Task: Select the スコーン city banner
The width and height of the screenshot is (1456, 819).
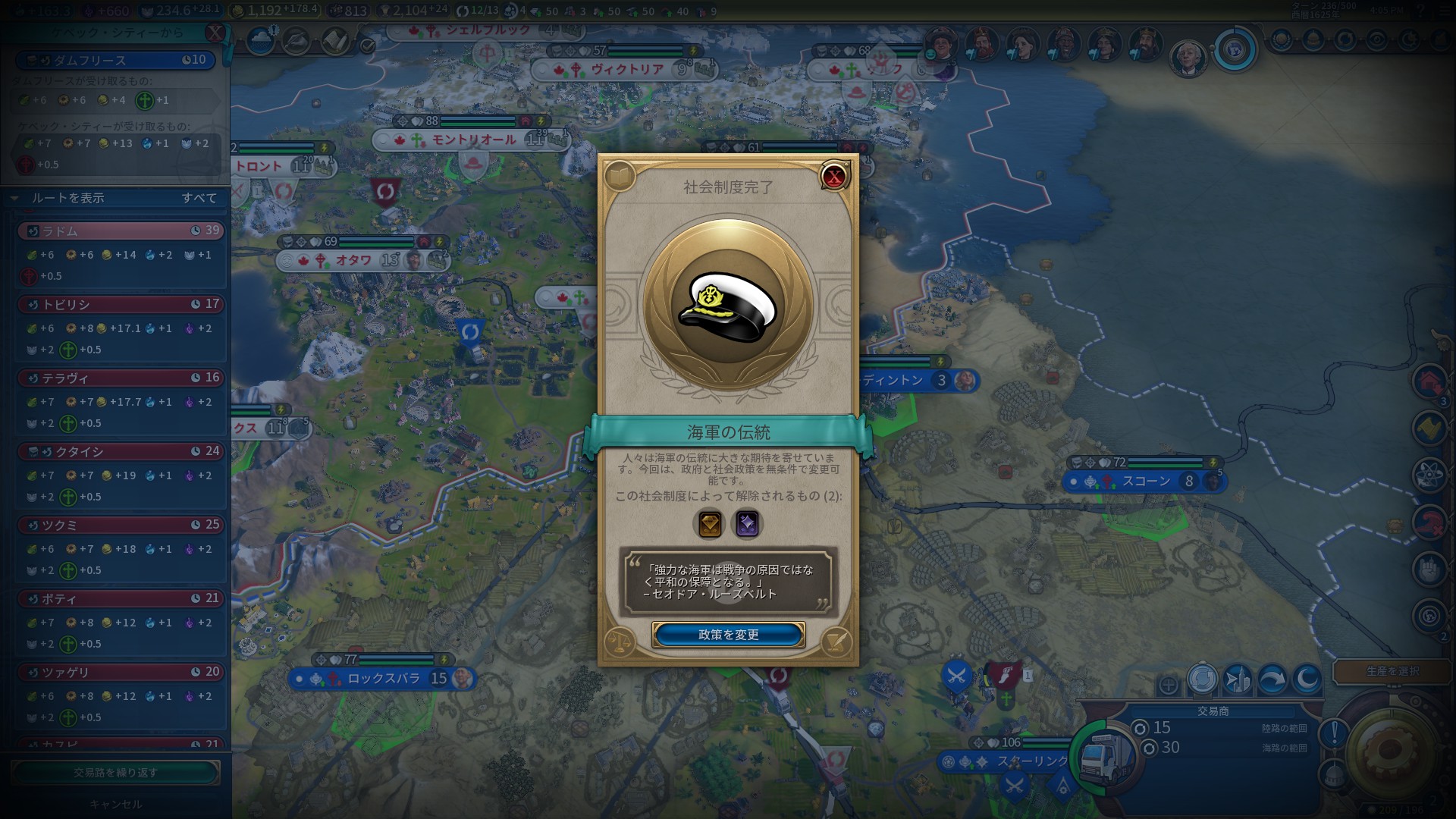Action: (1146, 482)
